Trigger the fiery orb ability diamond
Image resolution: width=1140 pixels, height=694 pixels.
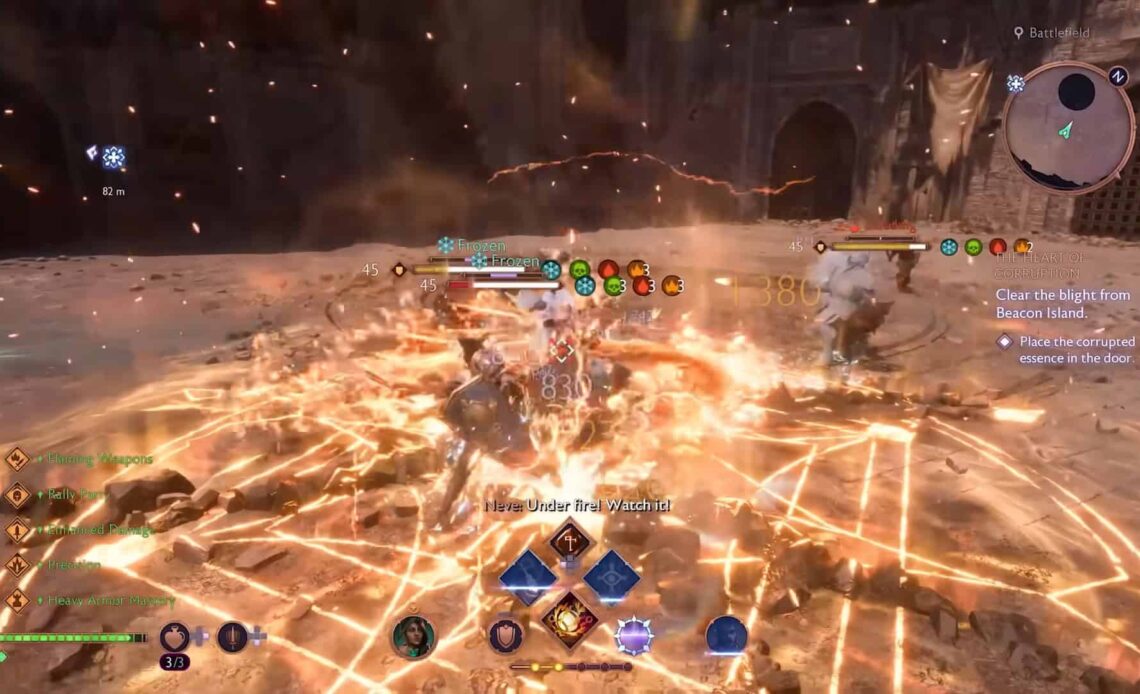(x=569, y=619)
